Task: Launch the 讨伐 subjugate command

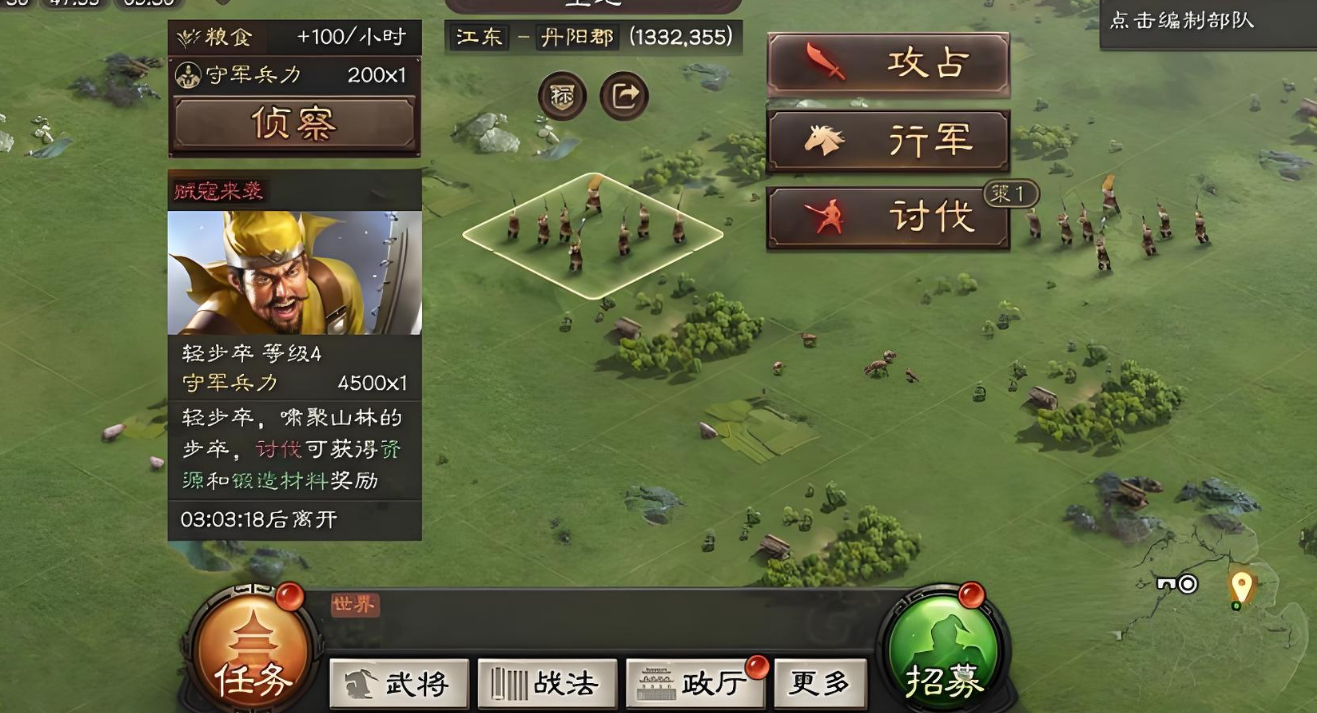Action: pos(888,217)
